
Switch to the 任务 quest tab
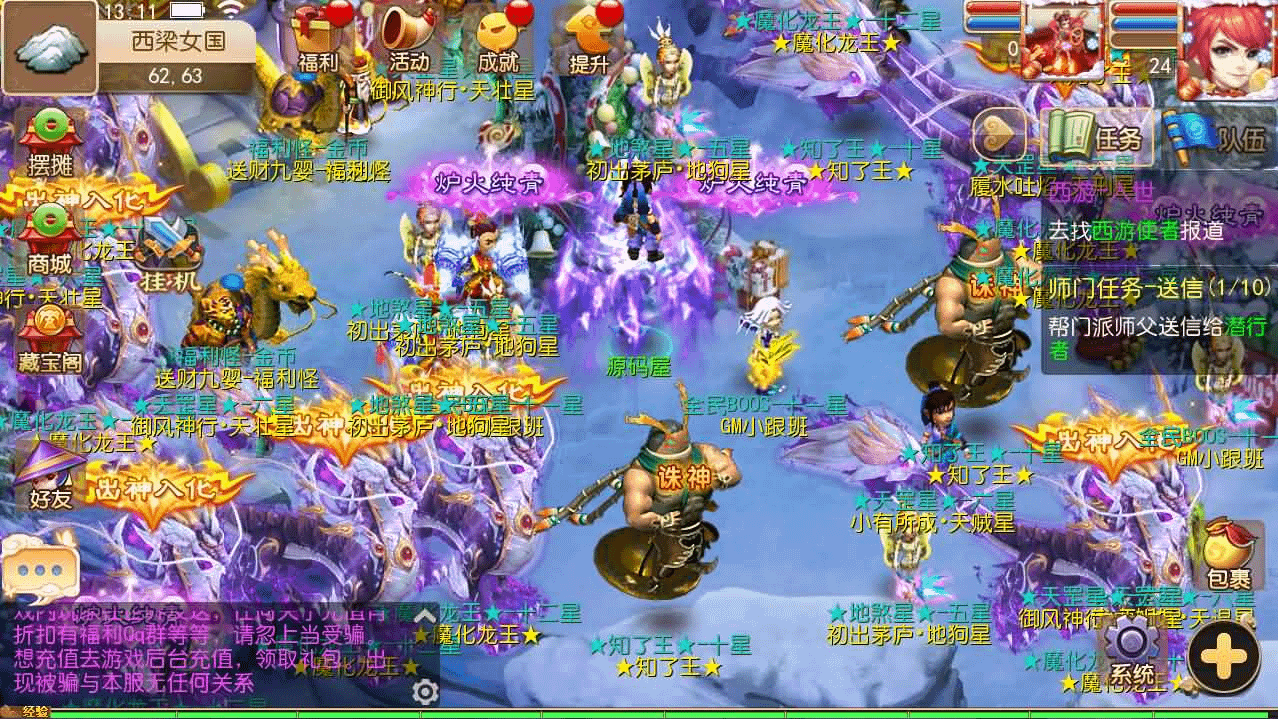[x=1097, y=137]
